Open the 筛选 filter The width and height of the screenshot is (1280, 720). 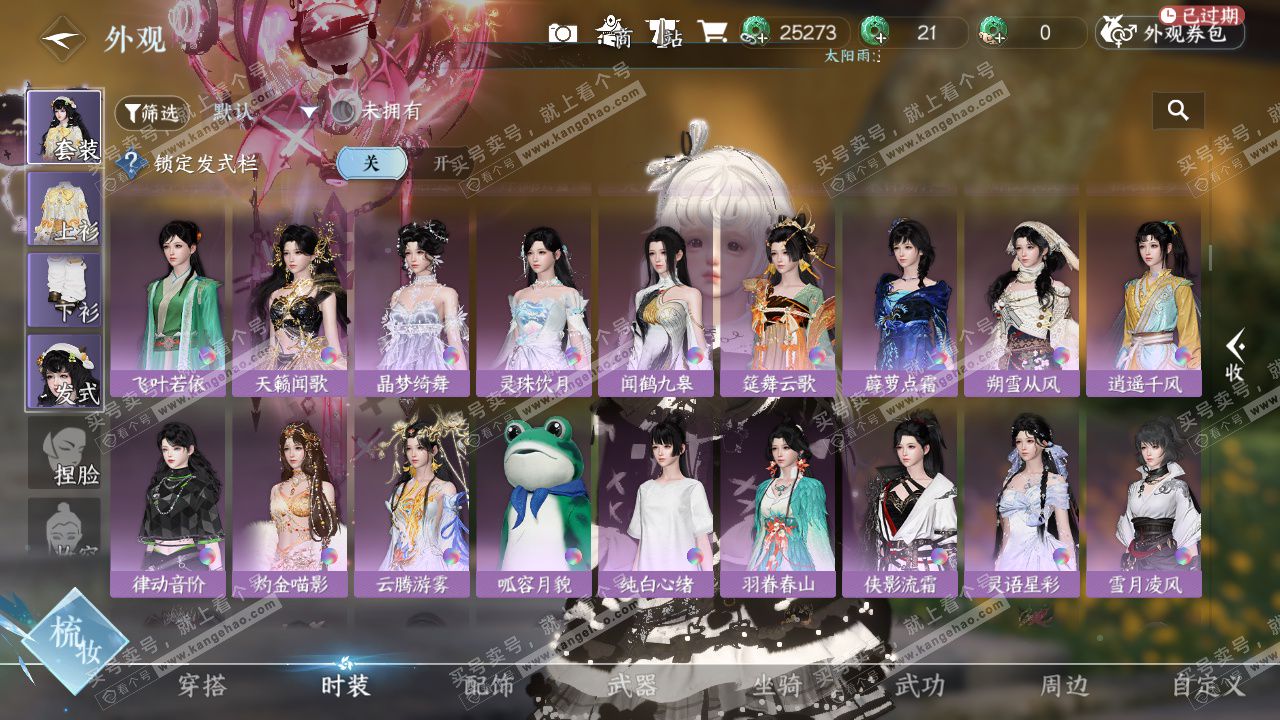(x=152, y=113)
